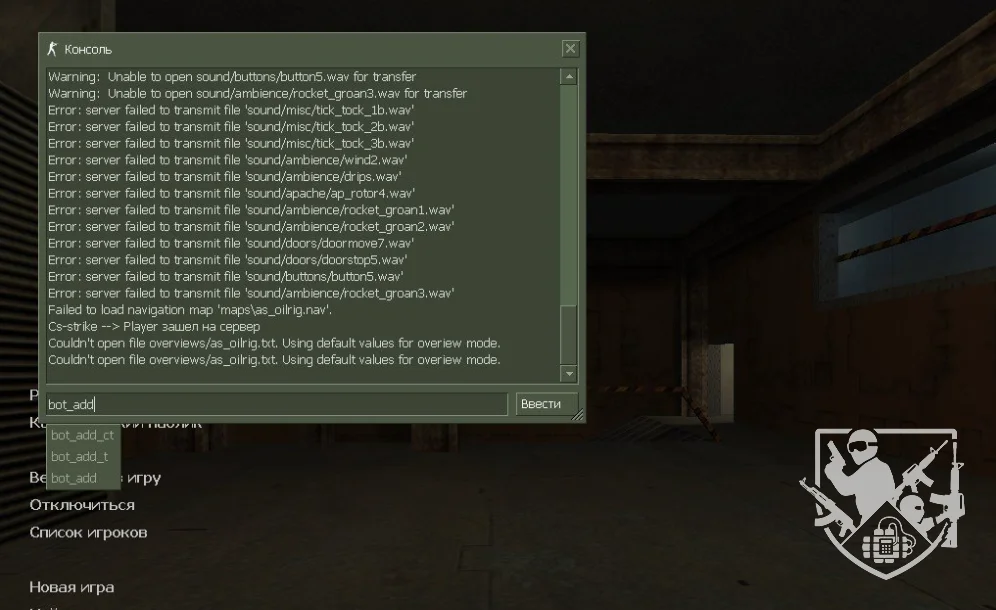Select Отключиться to disconnect from server

click(82, 505)
